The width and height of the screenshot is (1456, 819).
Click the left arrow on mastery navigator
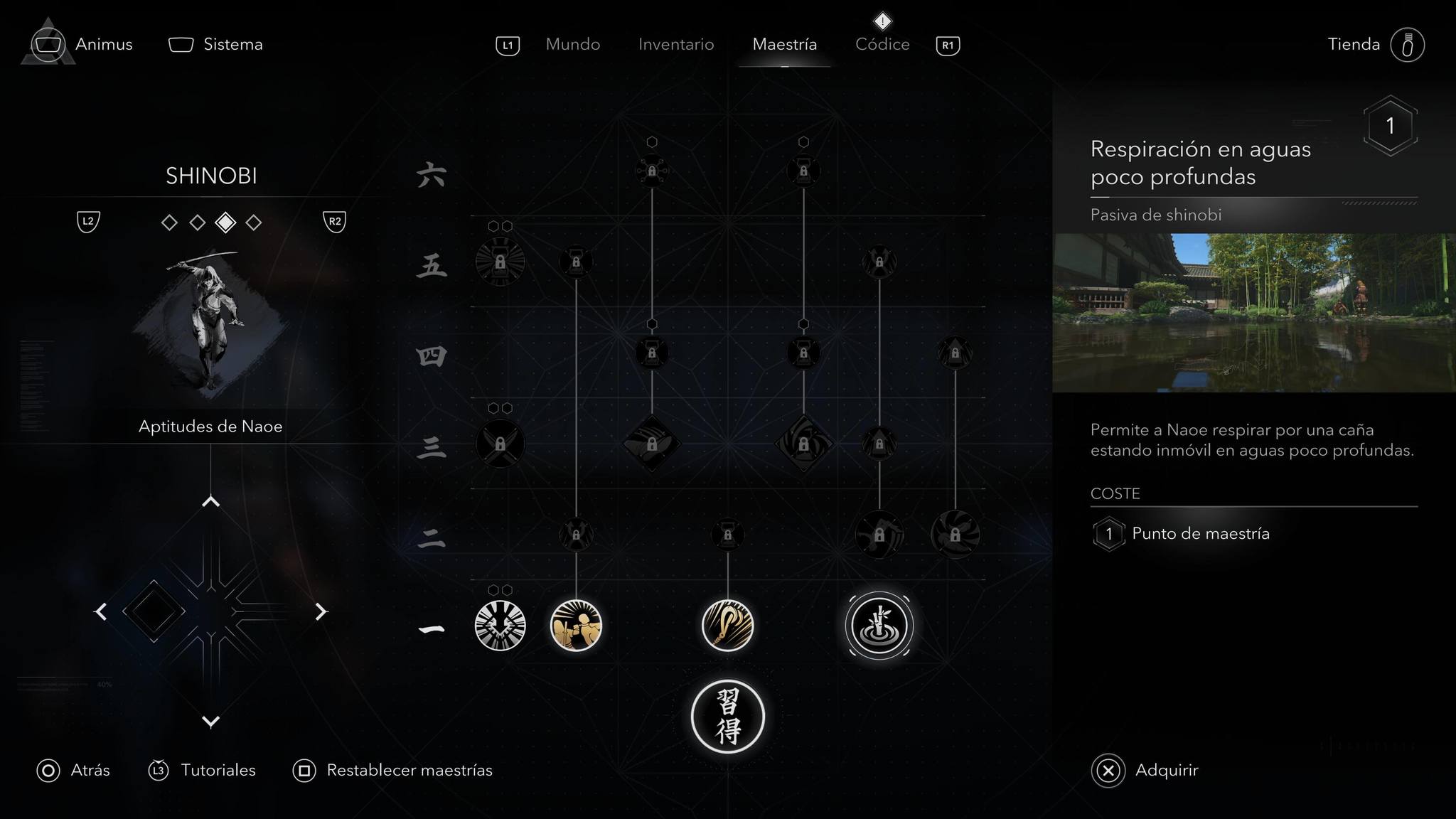click(101, 611)
